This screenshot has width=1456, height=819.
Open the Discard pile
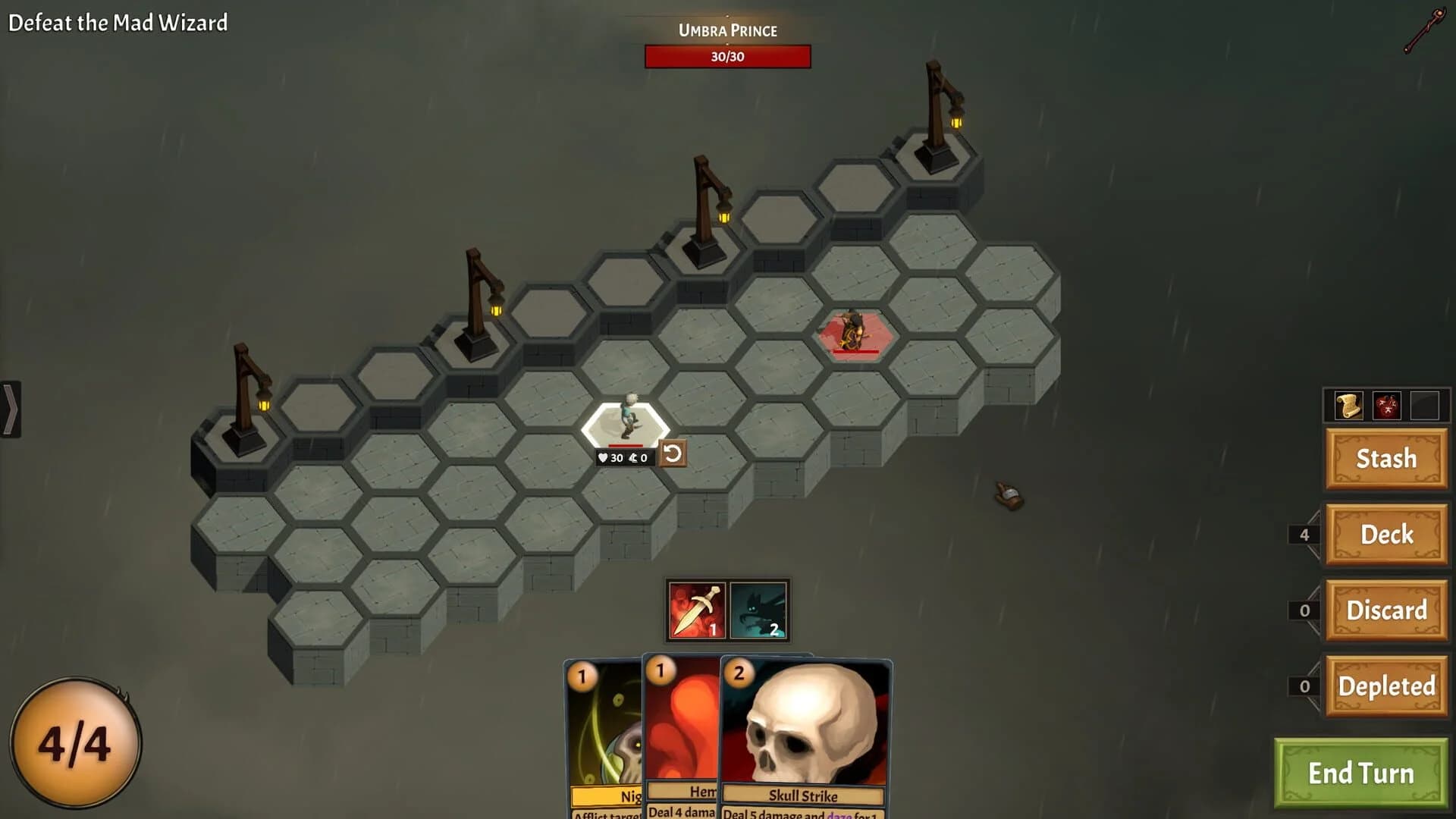click(x=1386, y=610)
